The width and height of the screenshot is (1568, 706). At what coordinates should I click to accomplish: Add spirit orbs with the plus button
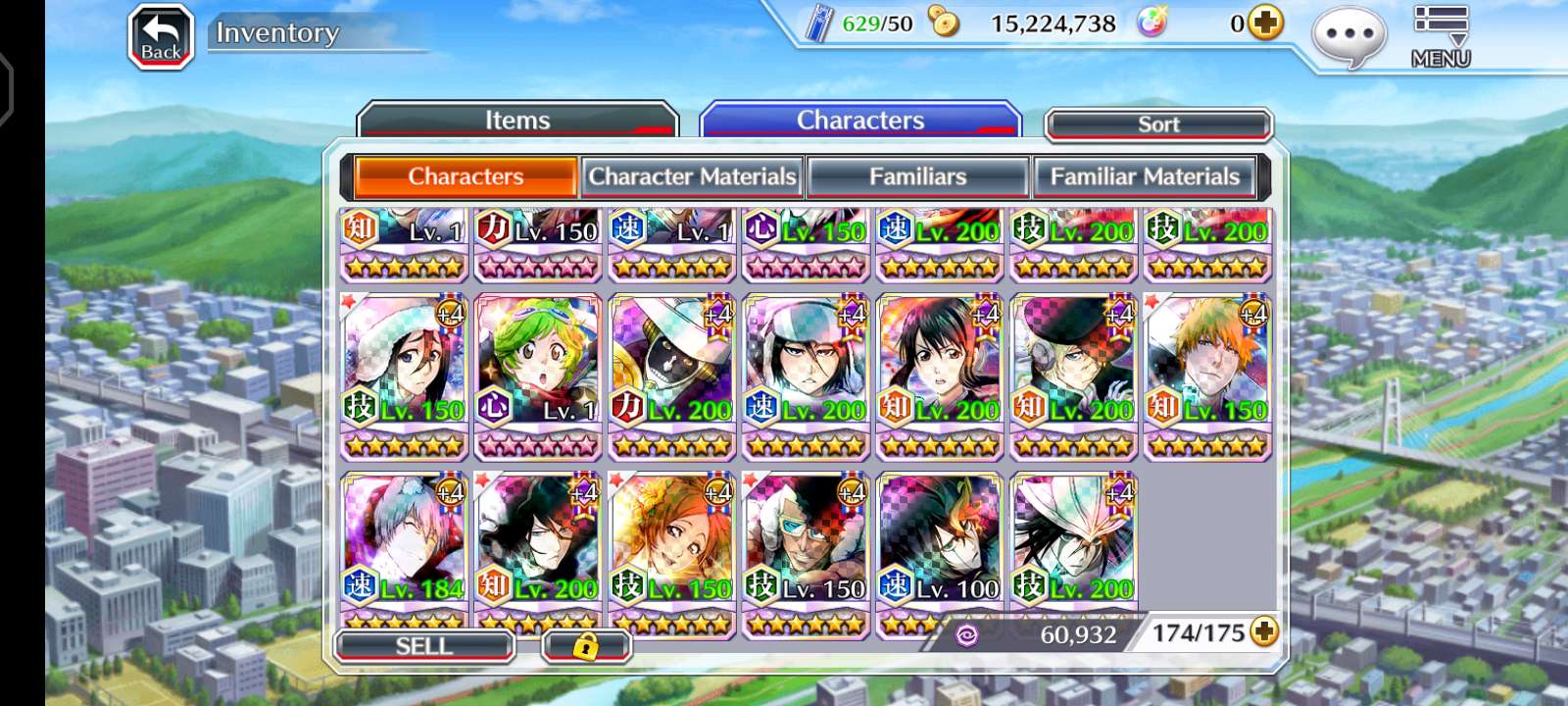click(1265, 23)
